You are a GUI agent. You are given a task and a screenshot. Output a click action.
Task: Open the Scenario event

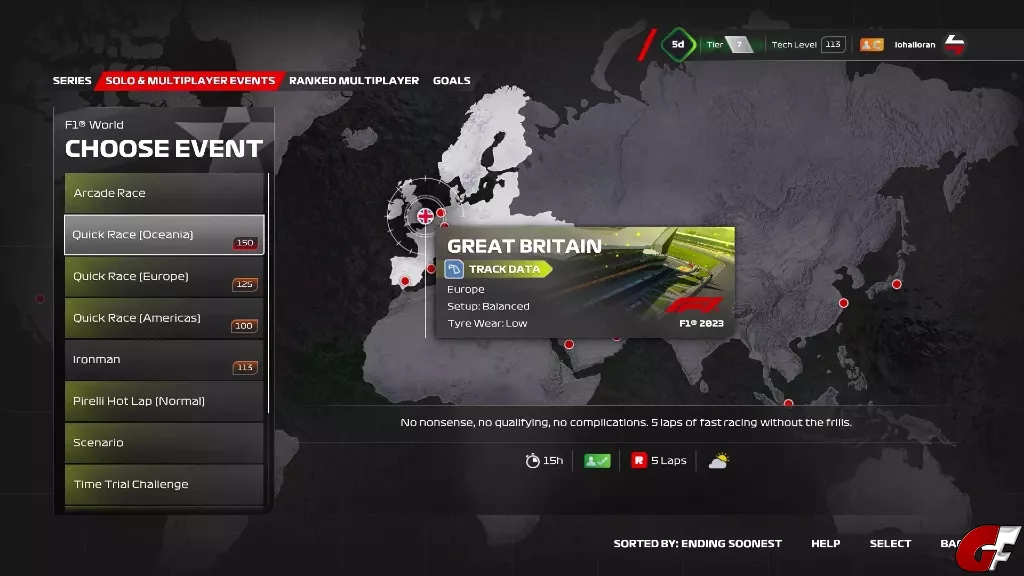tap(165, 443)
